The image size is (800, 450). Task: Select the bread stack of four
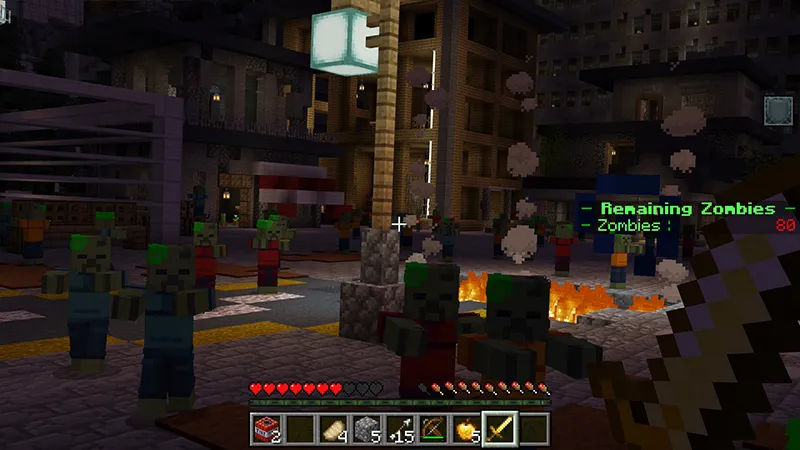click(332, 429)
